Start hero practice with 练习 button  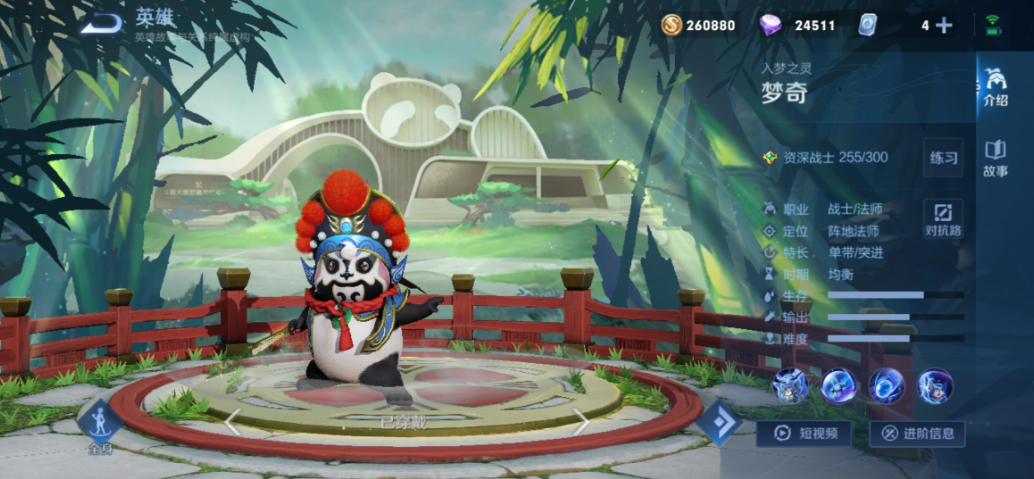(943, 158)
